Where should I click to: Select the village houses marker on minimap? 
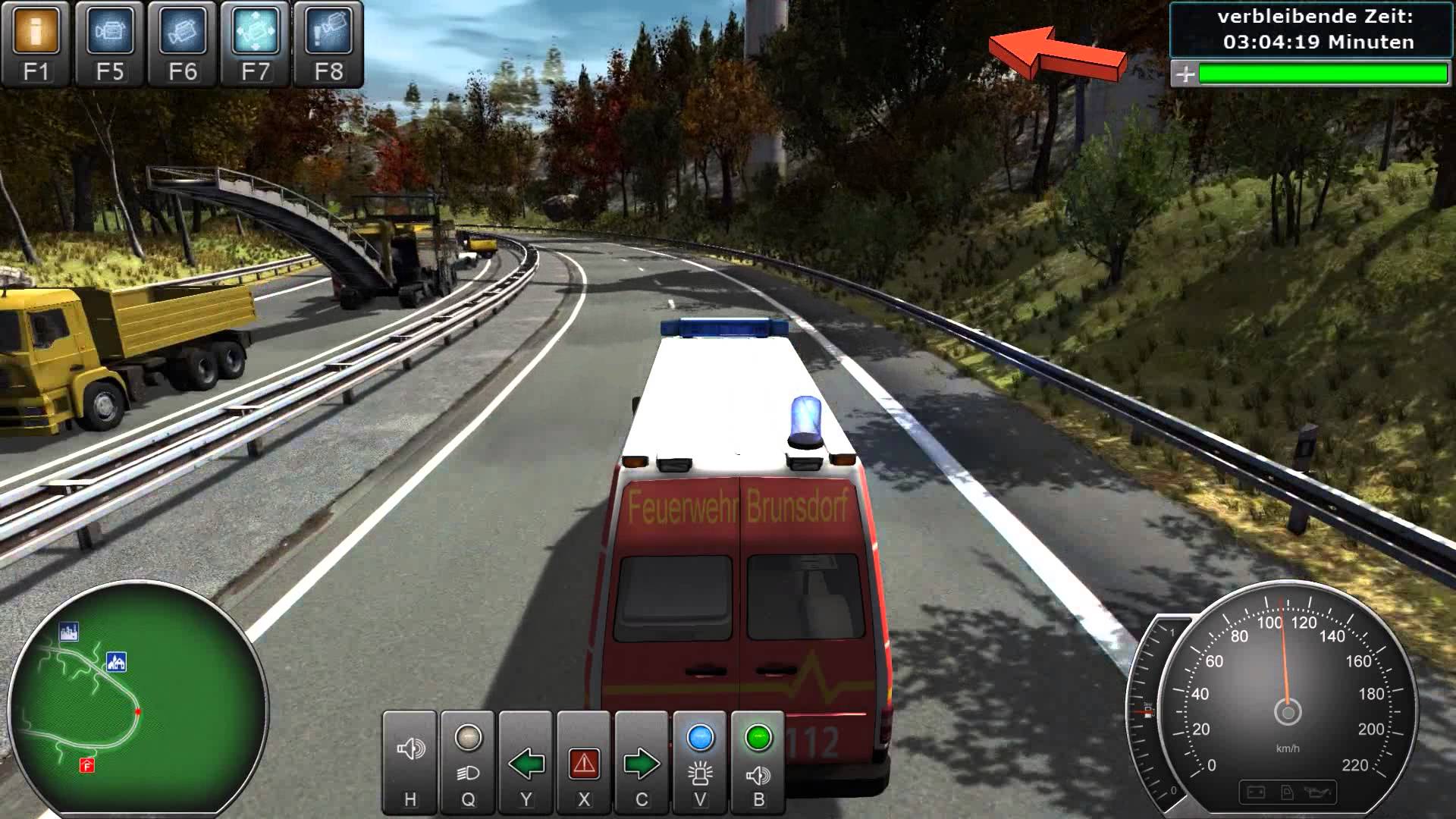(117, 662)
